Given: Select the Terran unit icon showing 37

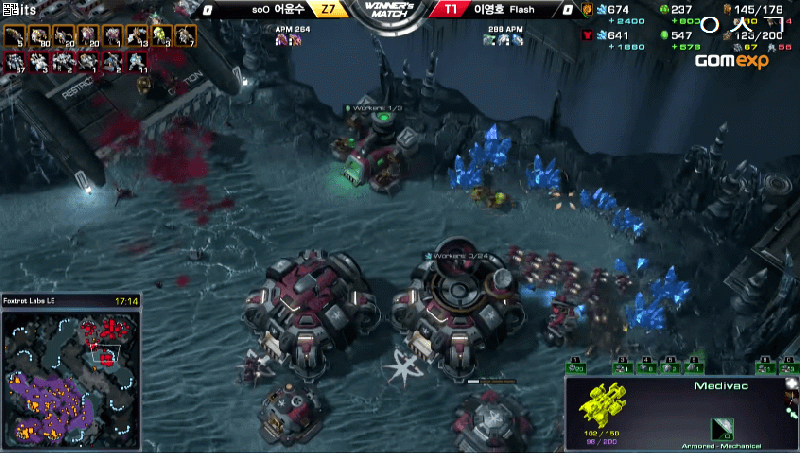Looking at the screenshot, I should [15, 62].
